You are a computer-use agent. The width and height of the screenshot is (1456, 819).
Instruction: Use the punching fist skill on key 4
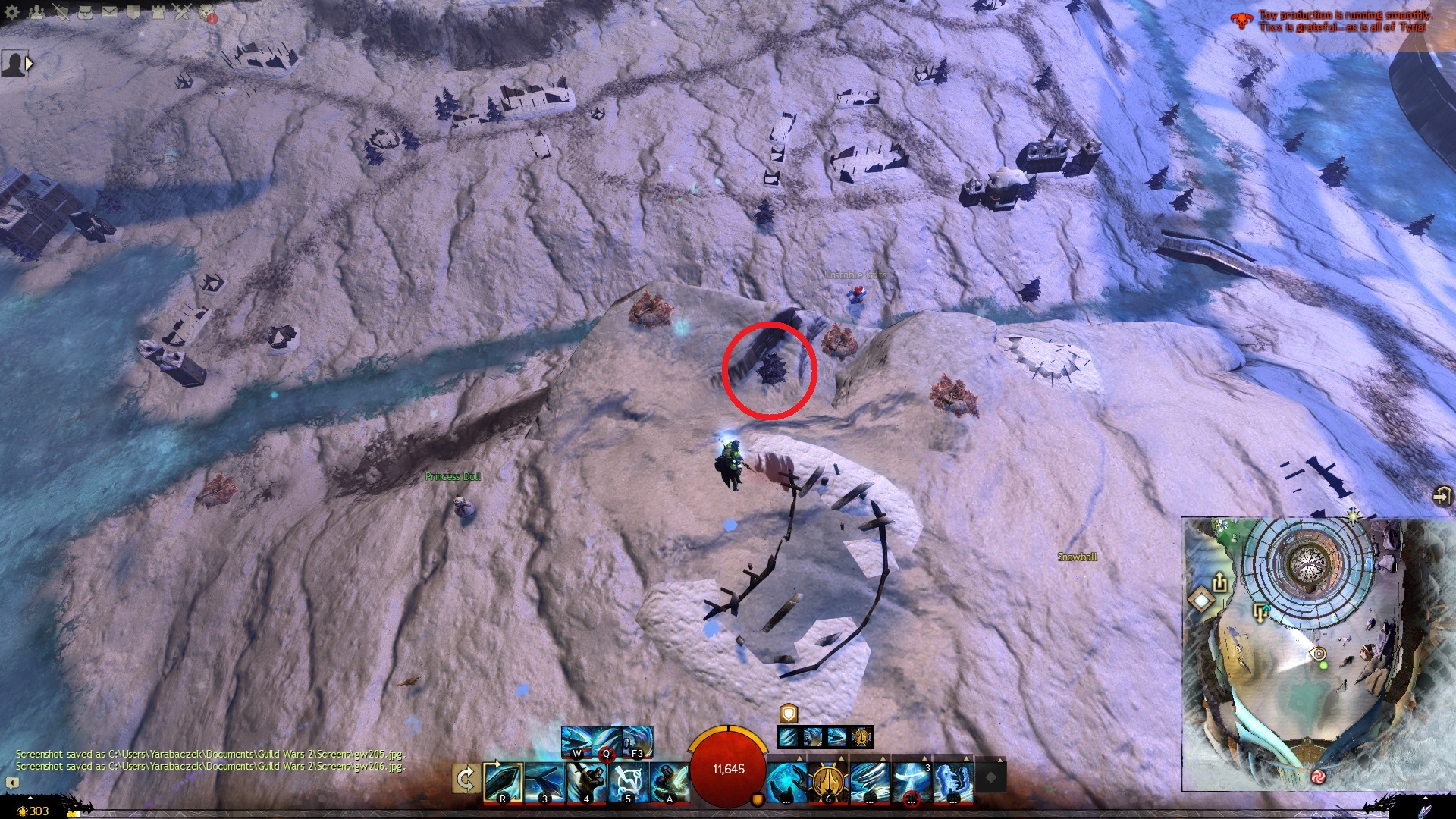click(586, 783)
